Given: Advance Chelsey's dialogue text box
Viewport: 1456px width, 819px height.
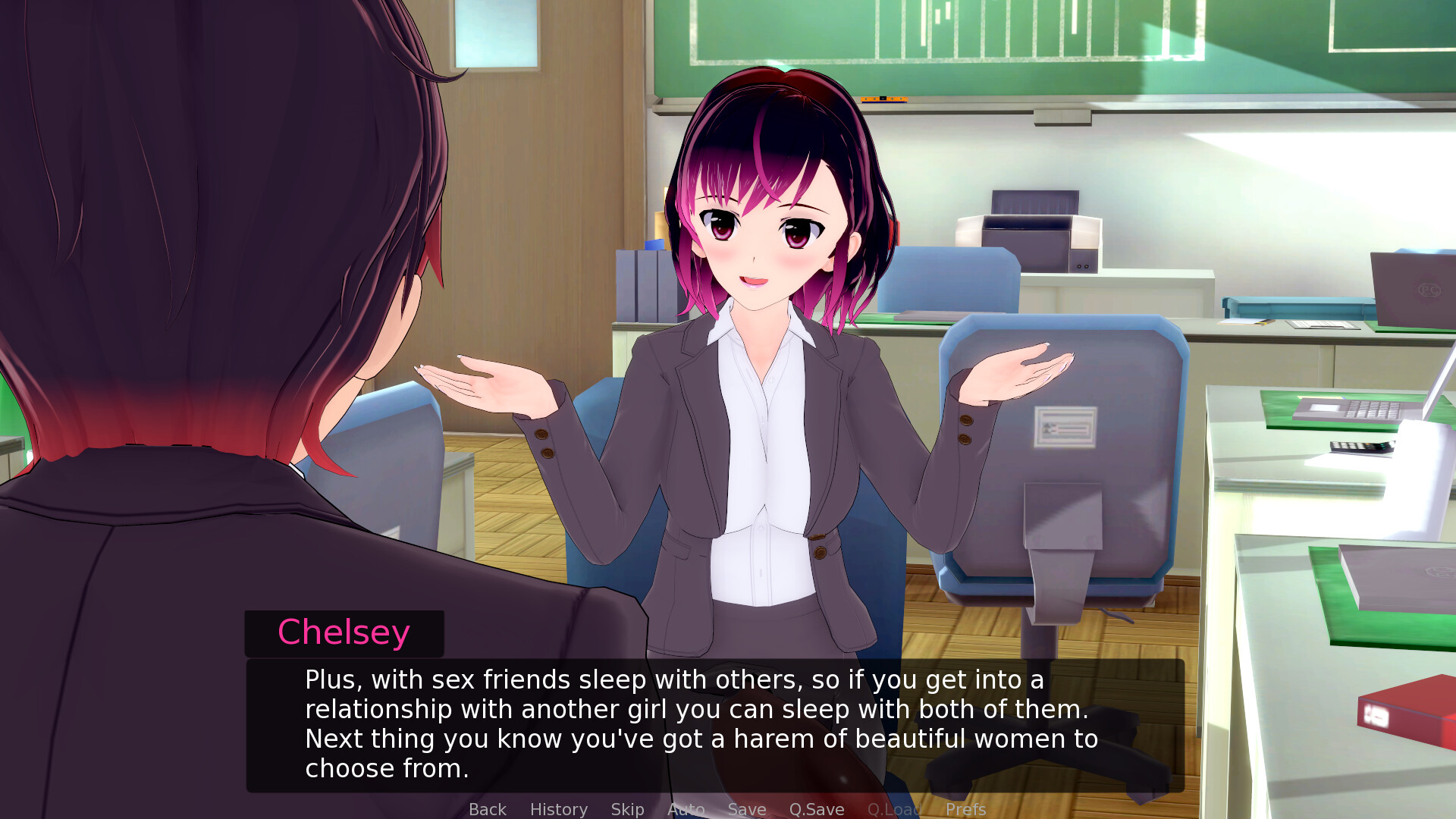Looking at the screenshot, I should tap(714, 724).
